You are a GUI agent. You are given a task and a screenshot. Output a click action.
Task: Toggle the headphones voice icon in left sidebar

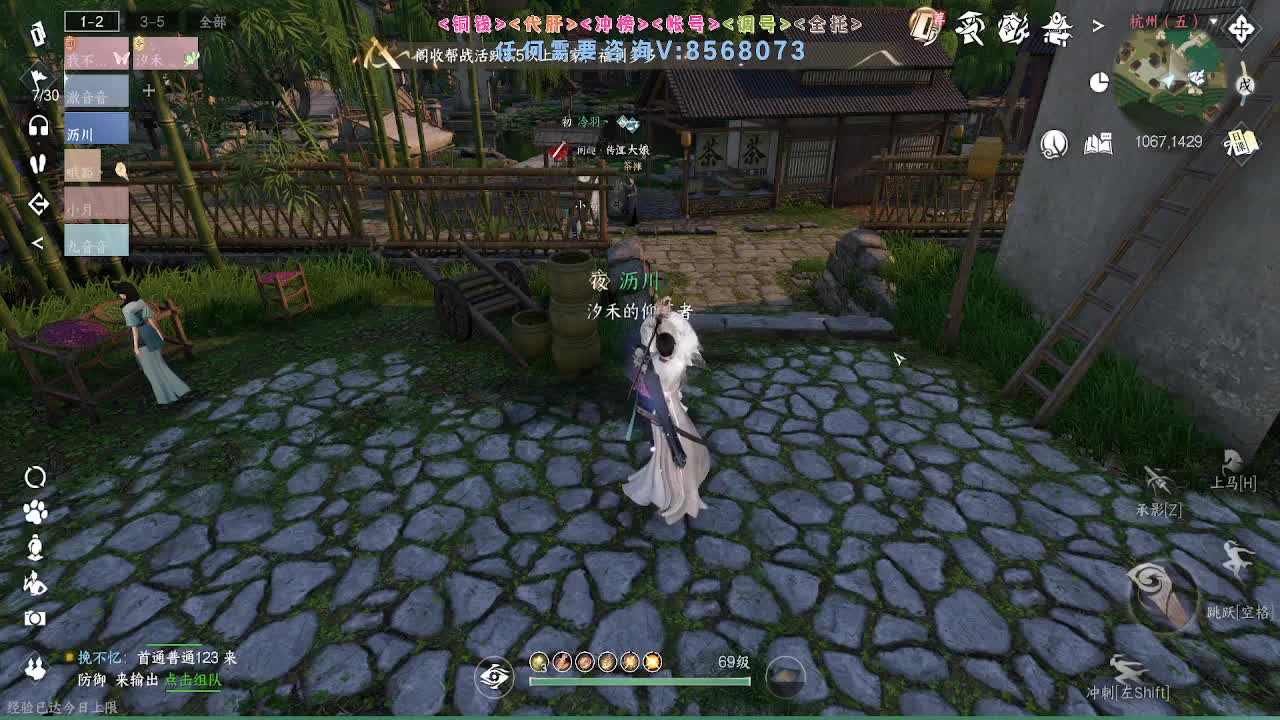(37, 127)
